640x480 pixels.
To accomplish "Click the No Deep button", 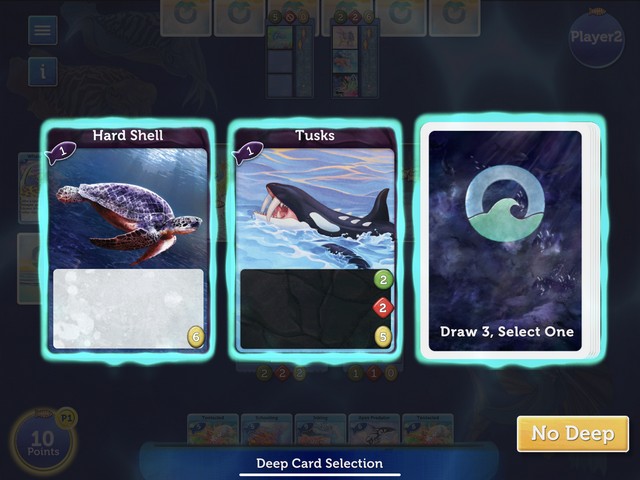I will point(572,433).
